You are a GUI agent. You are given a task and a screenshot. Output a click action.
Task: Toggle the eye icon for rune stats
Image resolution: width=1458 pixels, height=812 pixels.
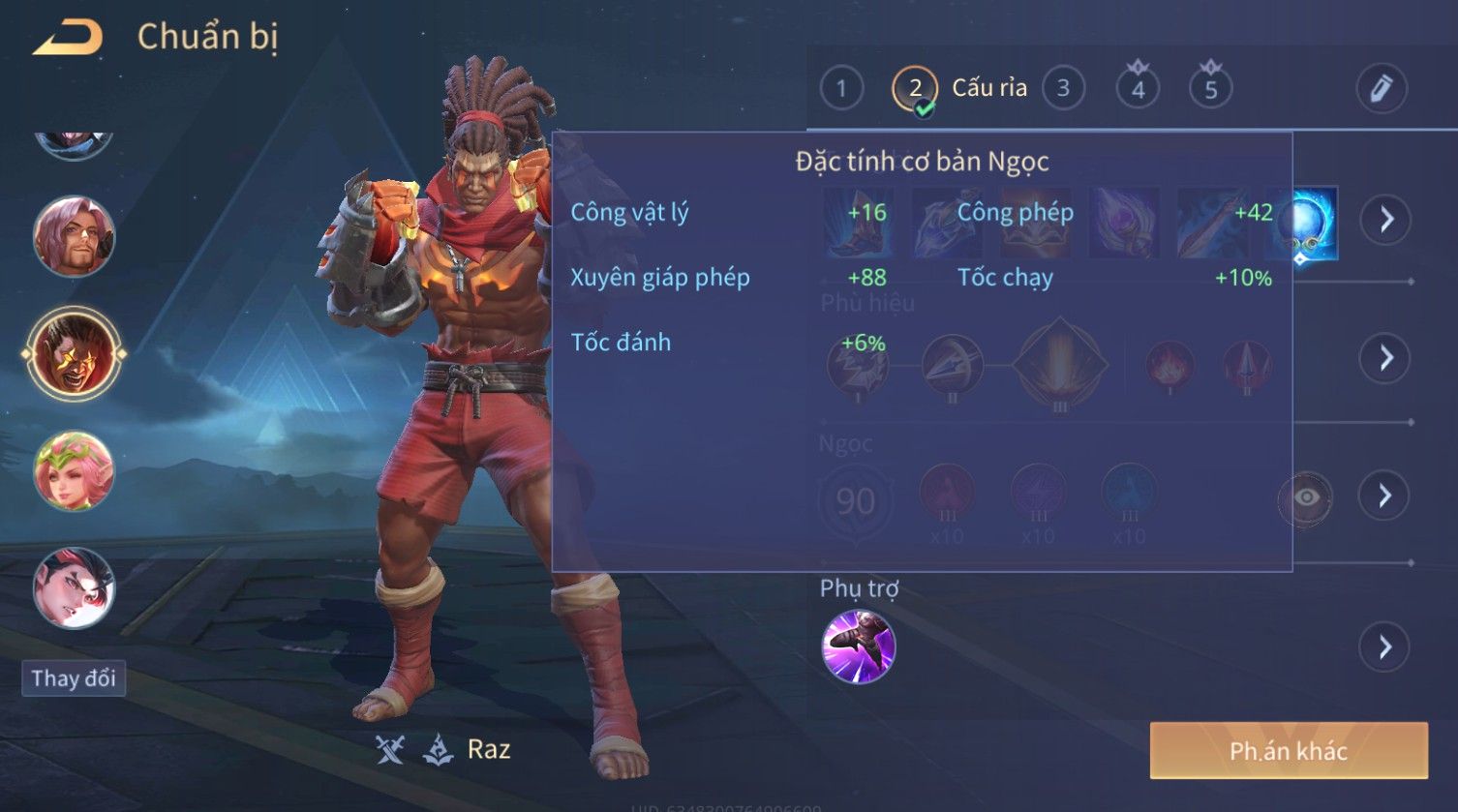pyautogui.click(x=1305, y=497)
